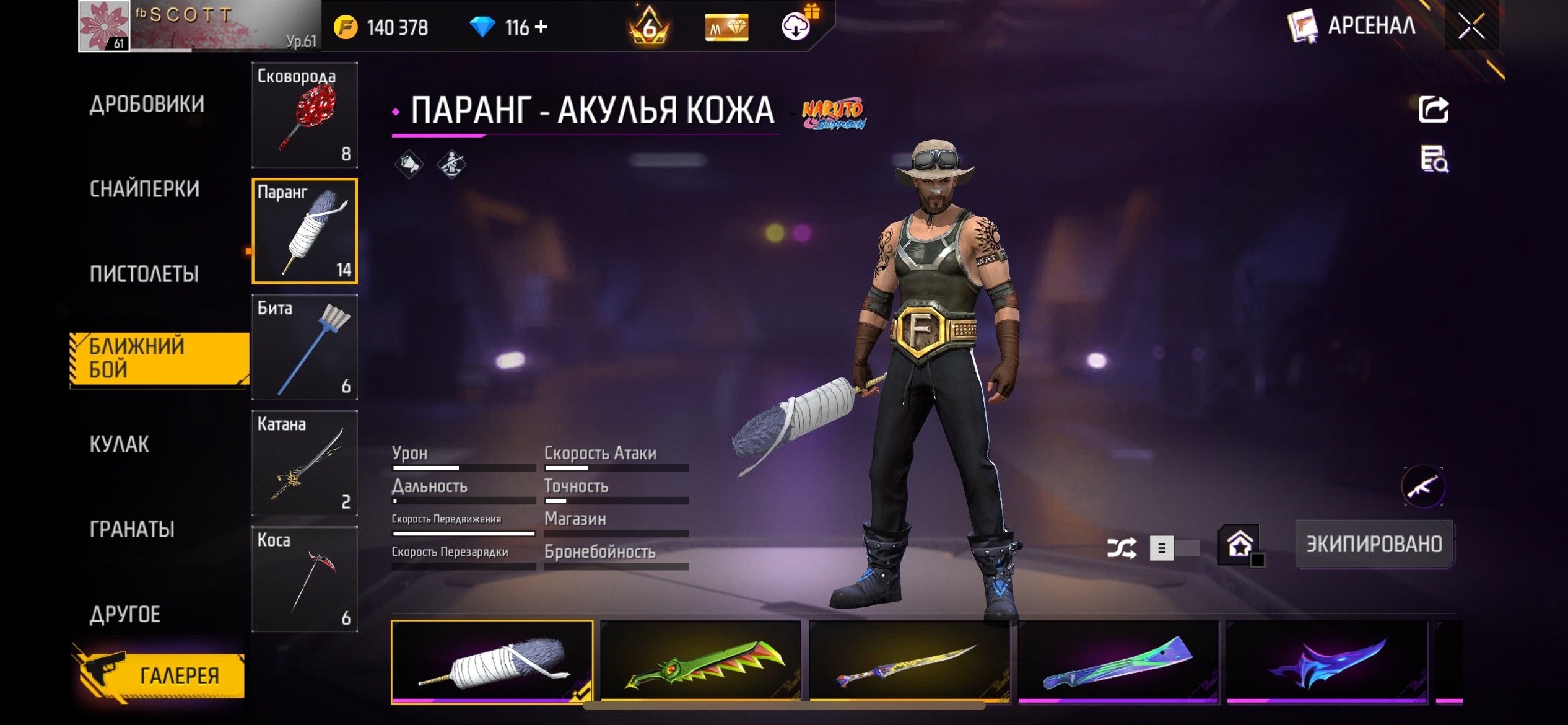Switch to the ДРОБОВИКИ category
Screen dimensions: 1568x725
147,104
